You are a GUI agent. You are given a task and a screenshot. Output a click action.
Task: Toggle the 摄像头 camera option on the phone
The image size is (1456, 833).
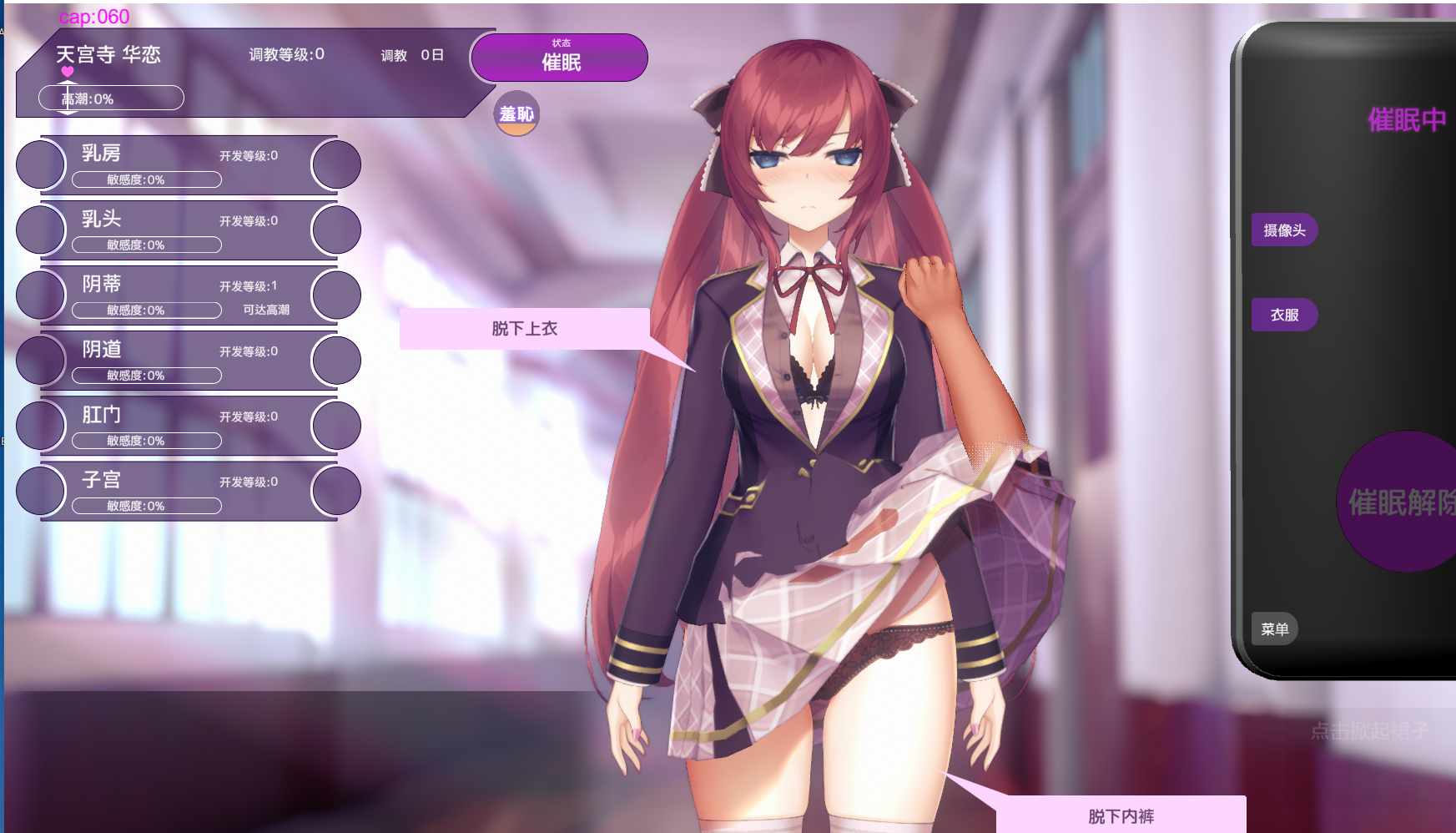(1284, 230)
